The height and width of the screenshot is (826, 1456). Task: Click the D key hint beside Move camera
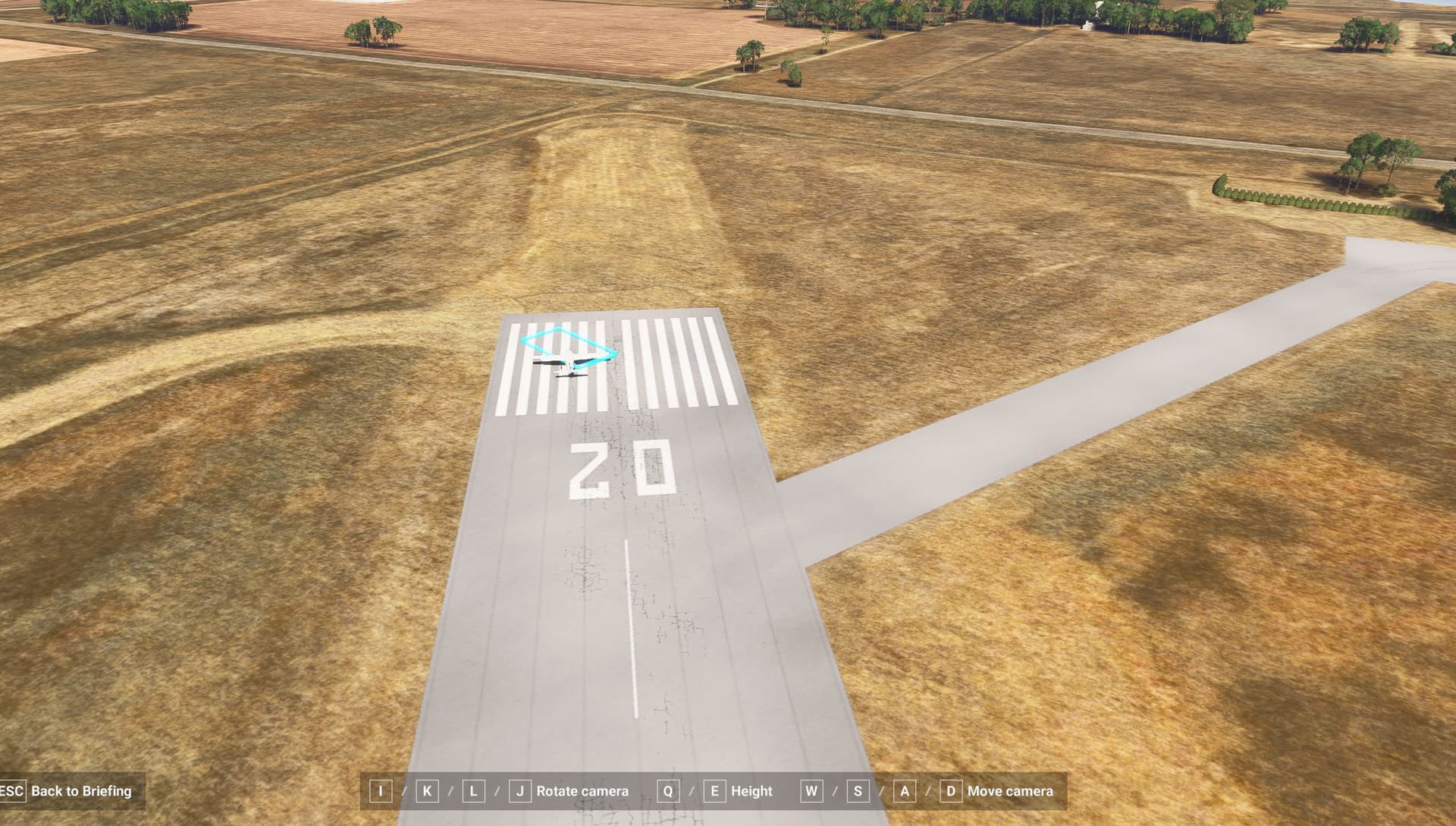[x=950, y=791]
